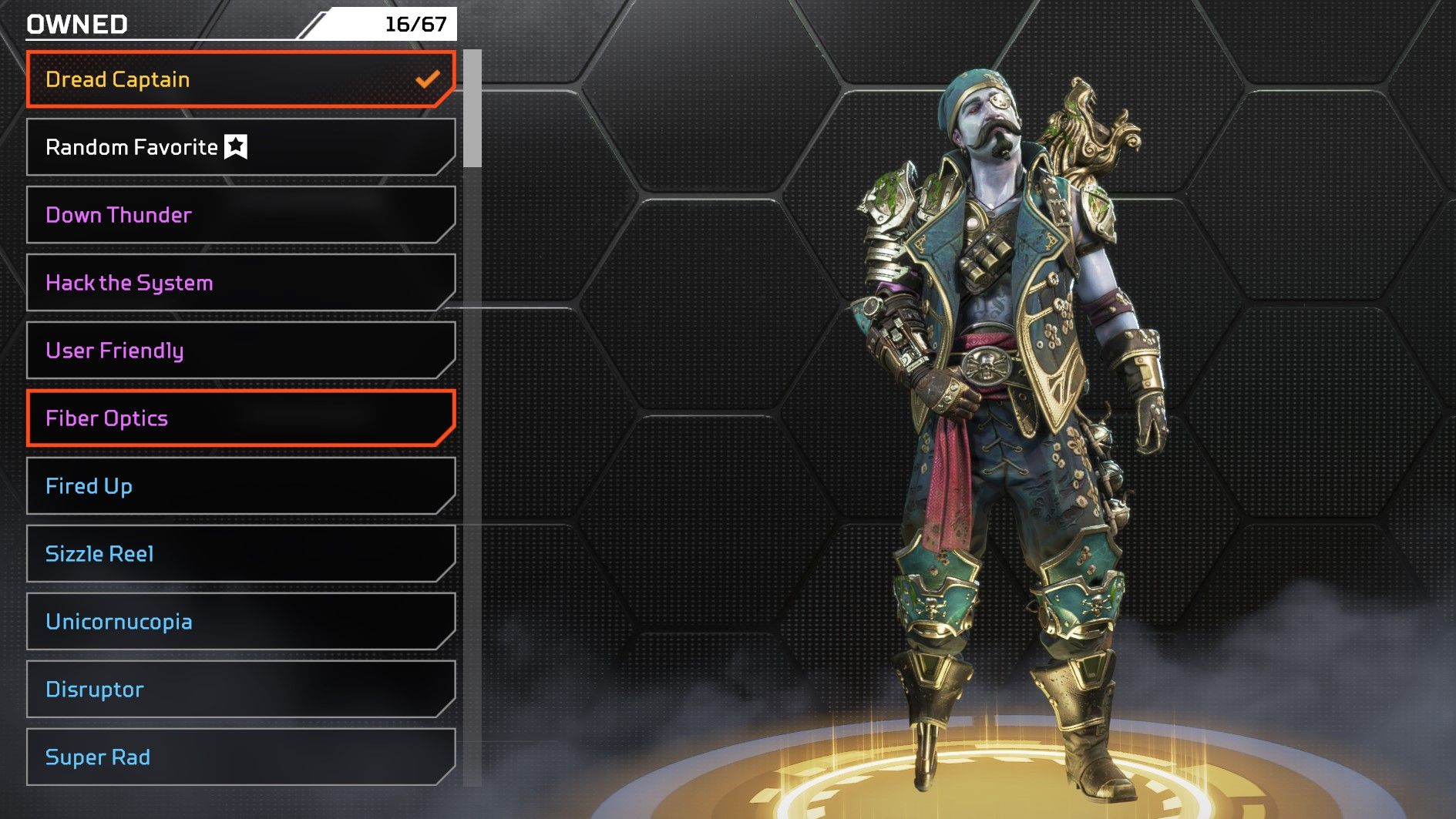Choose the Random Favorite option
The width and height of the screenshot is (1456, 819).
[x=240, y=147]
